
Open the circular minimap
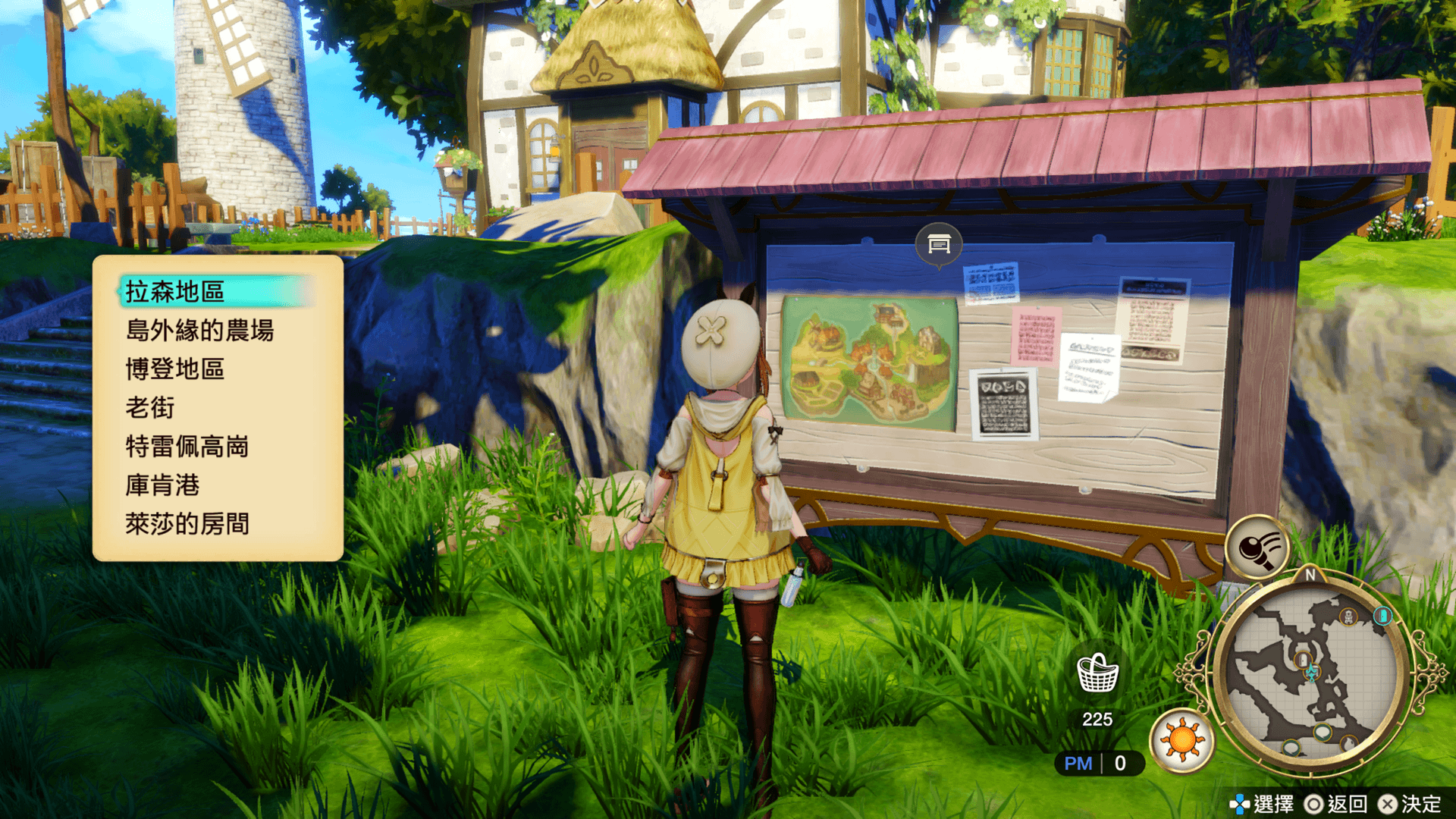coord(1310,671)
